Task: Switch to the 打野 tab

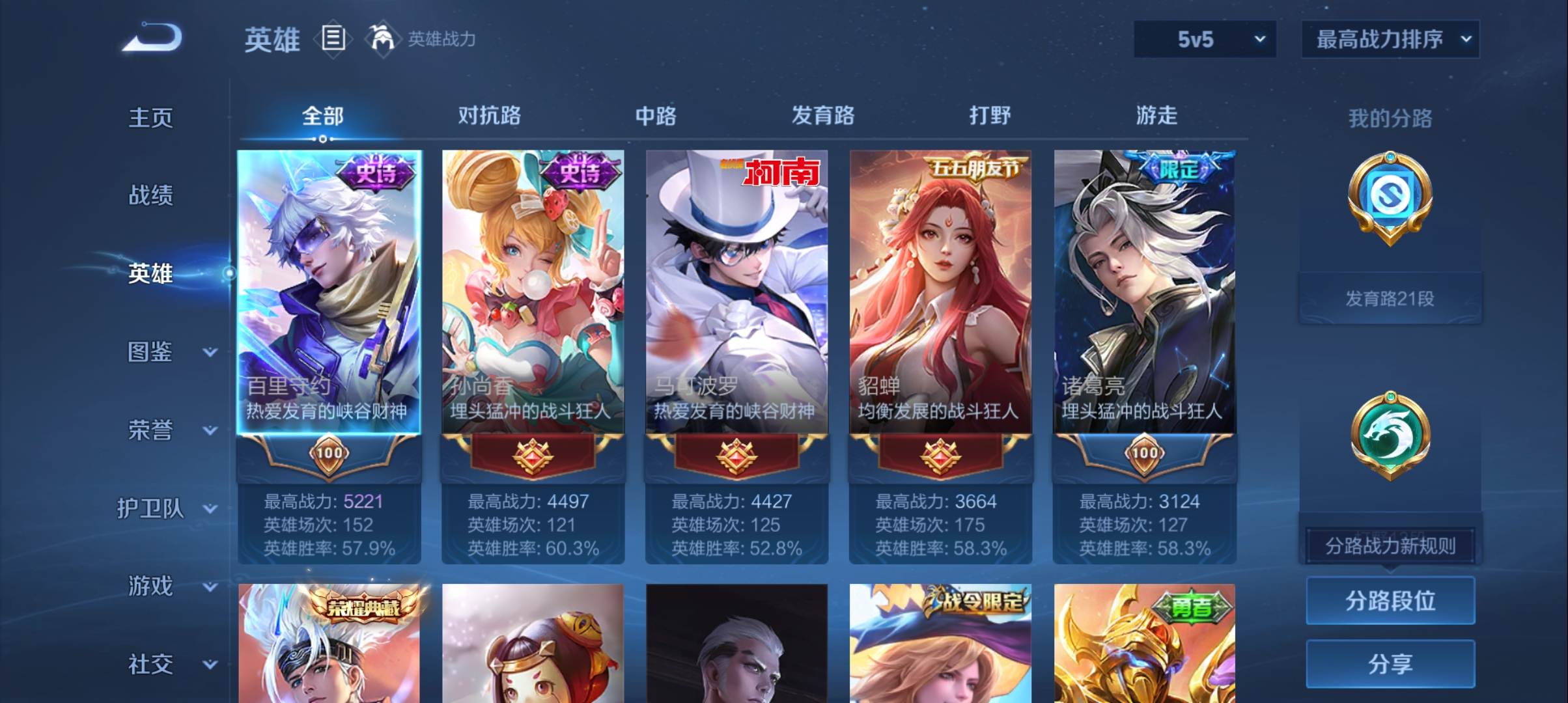Action: (988, 115)
